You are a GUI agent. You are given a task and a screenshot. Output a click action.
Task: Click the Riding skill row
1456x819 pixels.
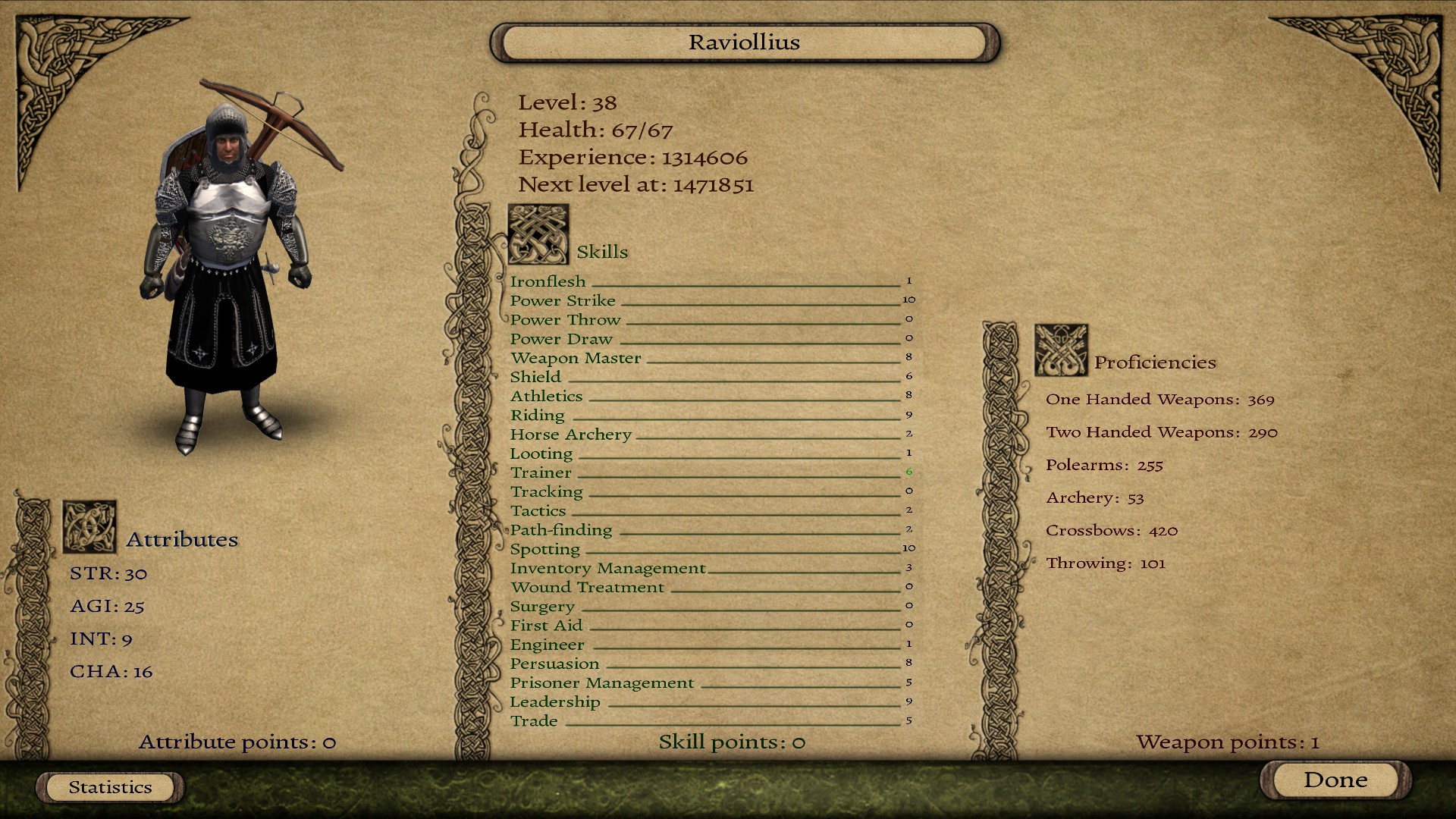(x=538, y=415)
